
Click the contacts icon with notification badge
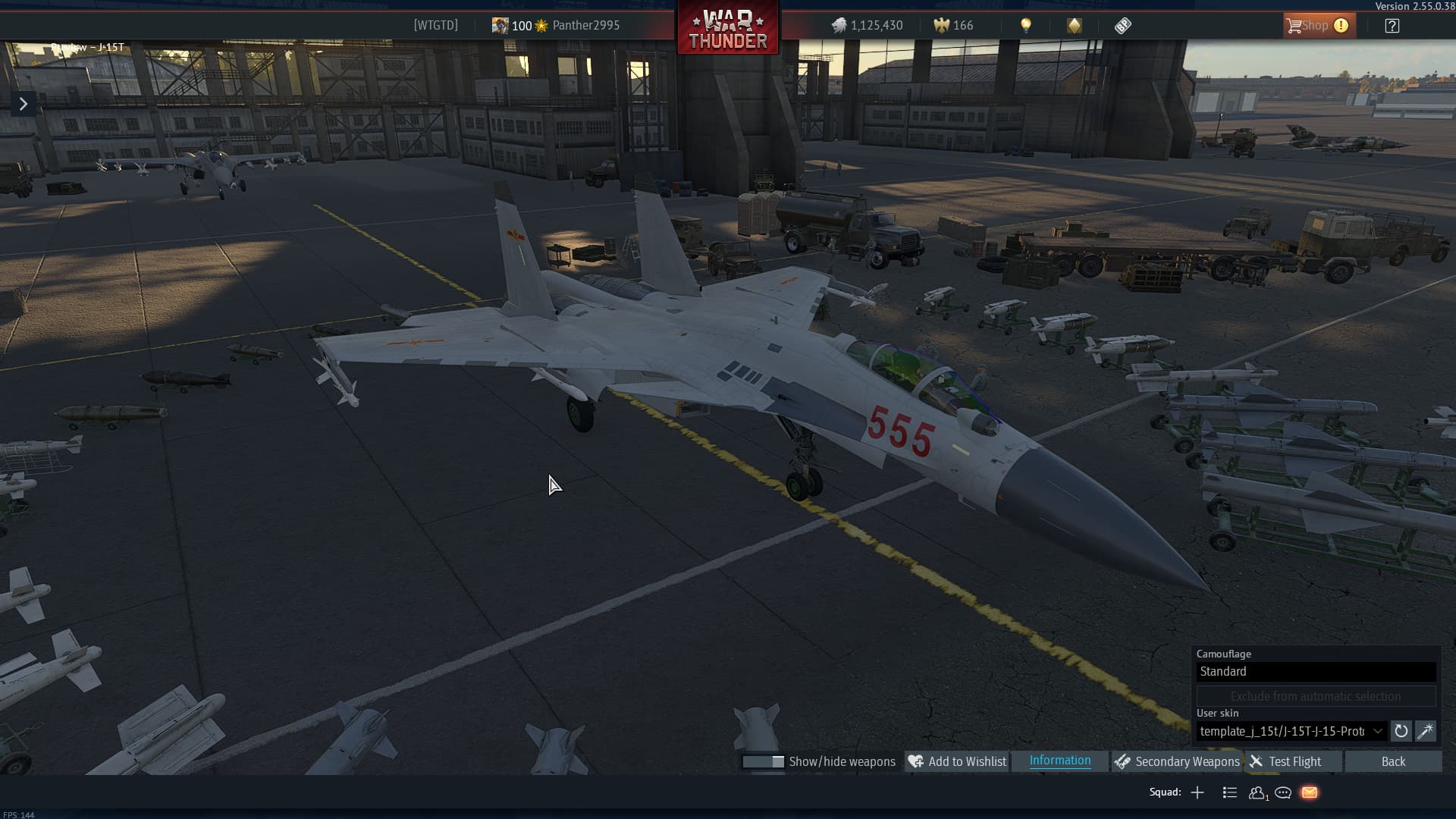(x=1257, y=792)
